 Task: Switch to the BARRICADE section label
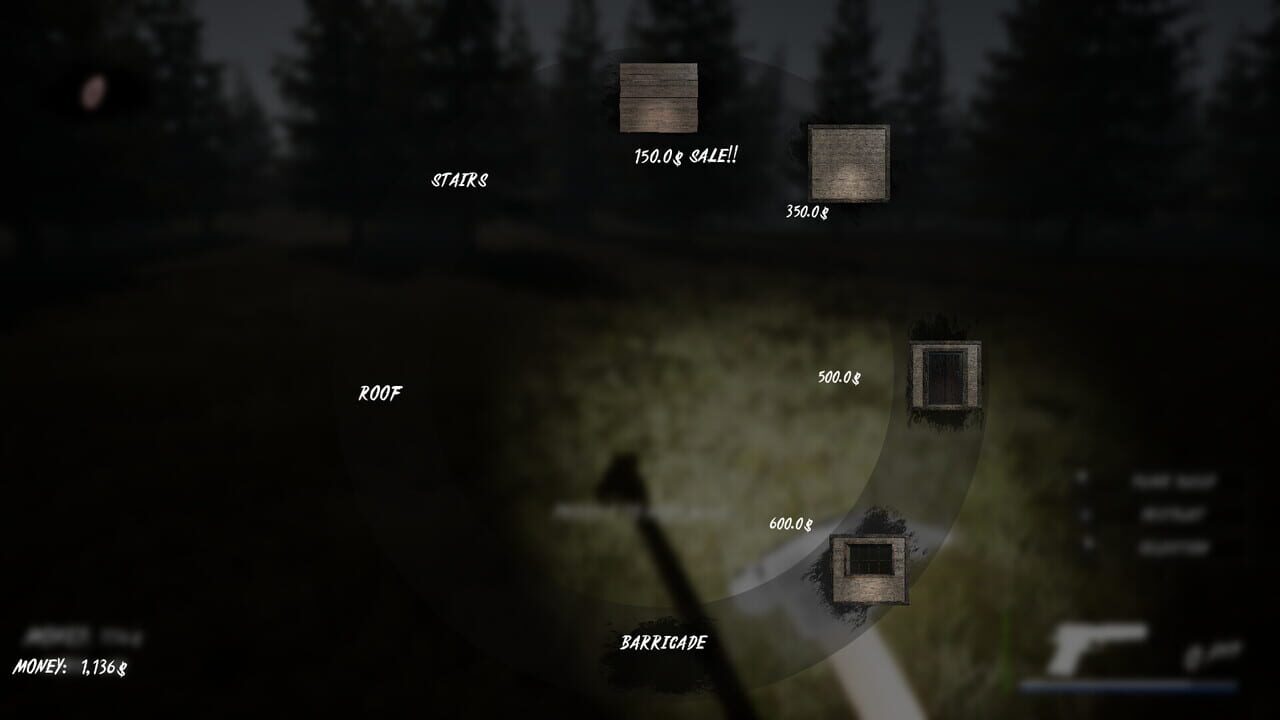point(665,640)
